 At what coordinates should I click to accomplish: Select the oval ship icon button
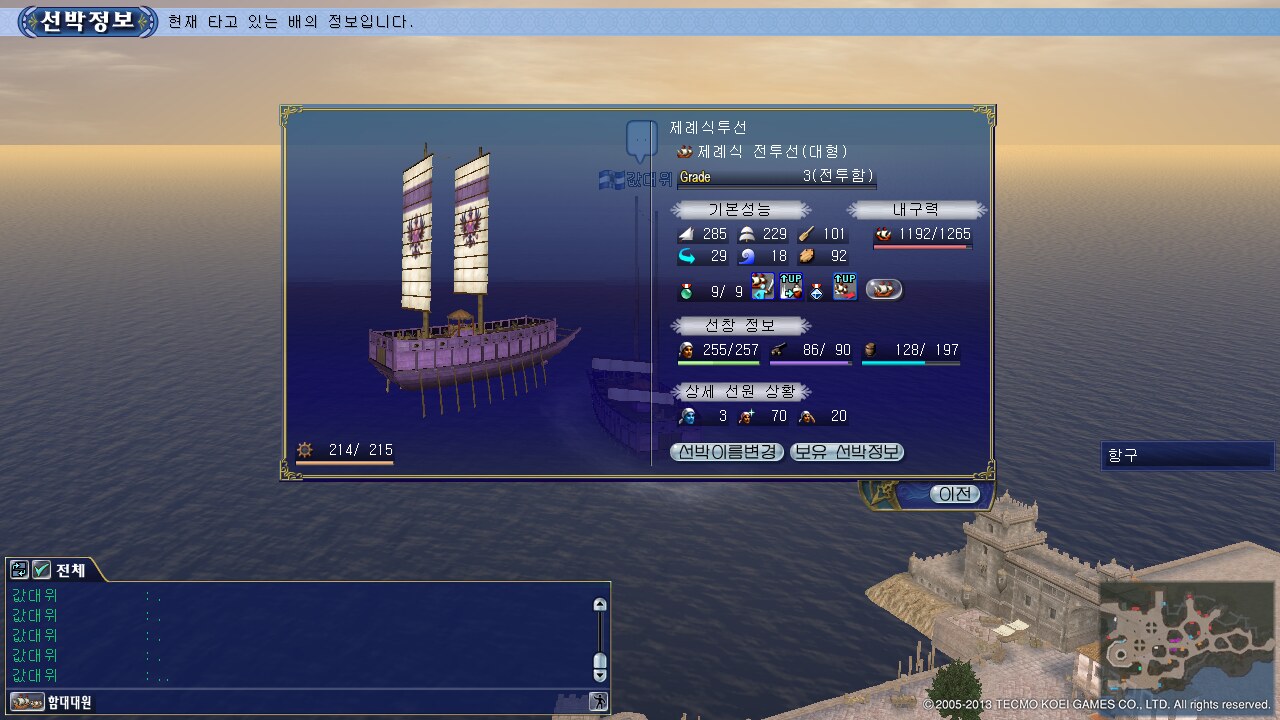pos(883,290)
